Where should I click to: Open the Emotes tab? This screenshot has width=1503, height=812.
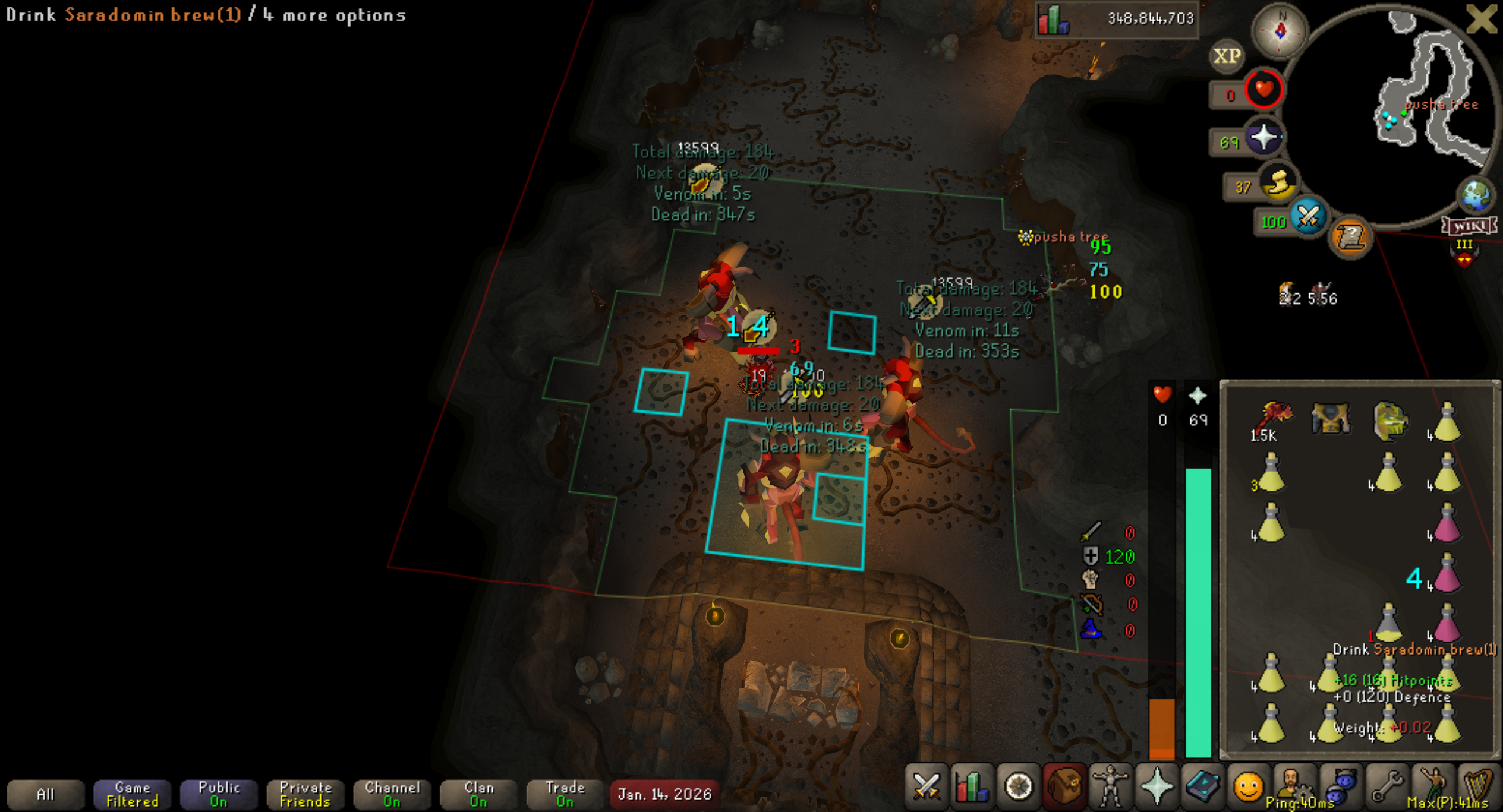click(x=1248, y=788)
